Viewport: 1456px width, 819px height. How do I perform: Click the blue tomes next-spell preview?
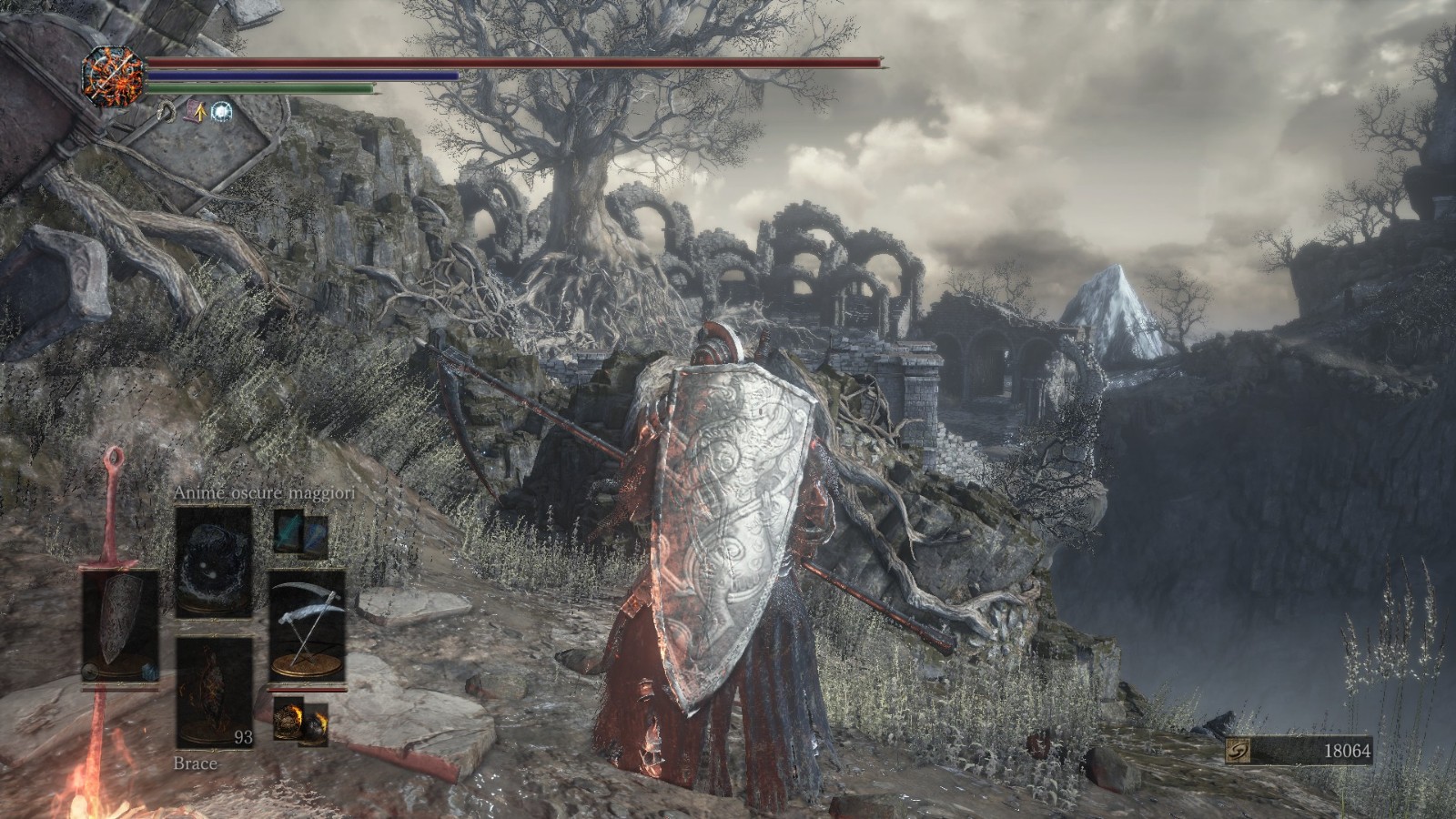(300, 531)
